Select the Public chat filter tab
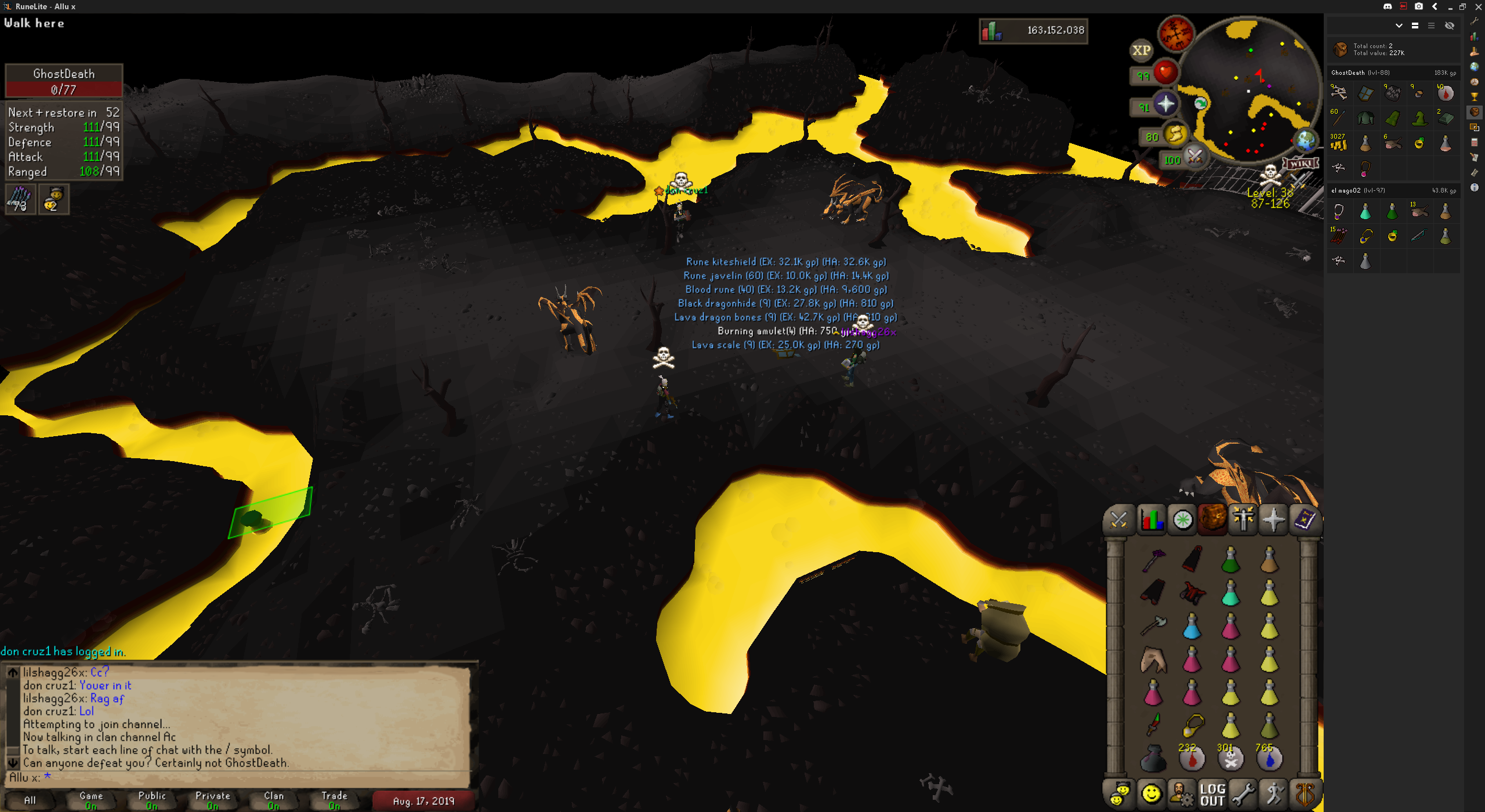 [x=152, y=800]
